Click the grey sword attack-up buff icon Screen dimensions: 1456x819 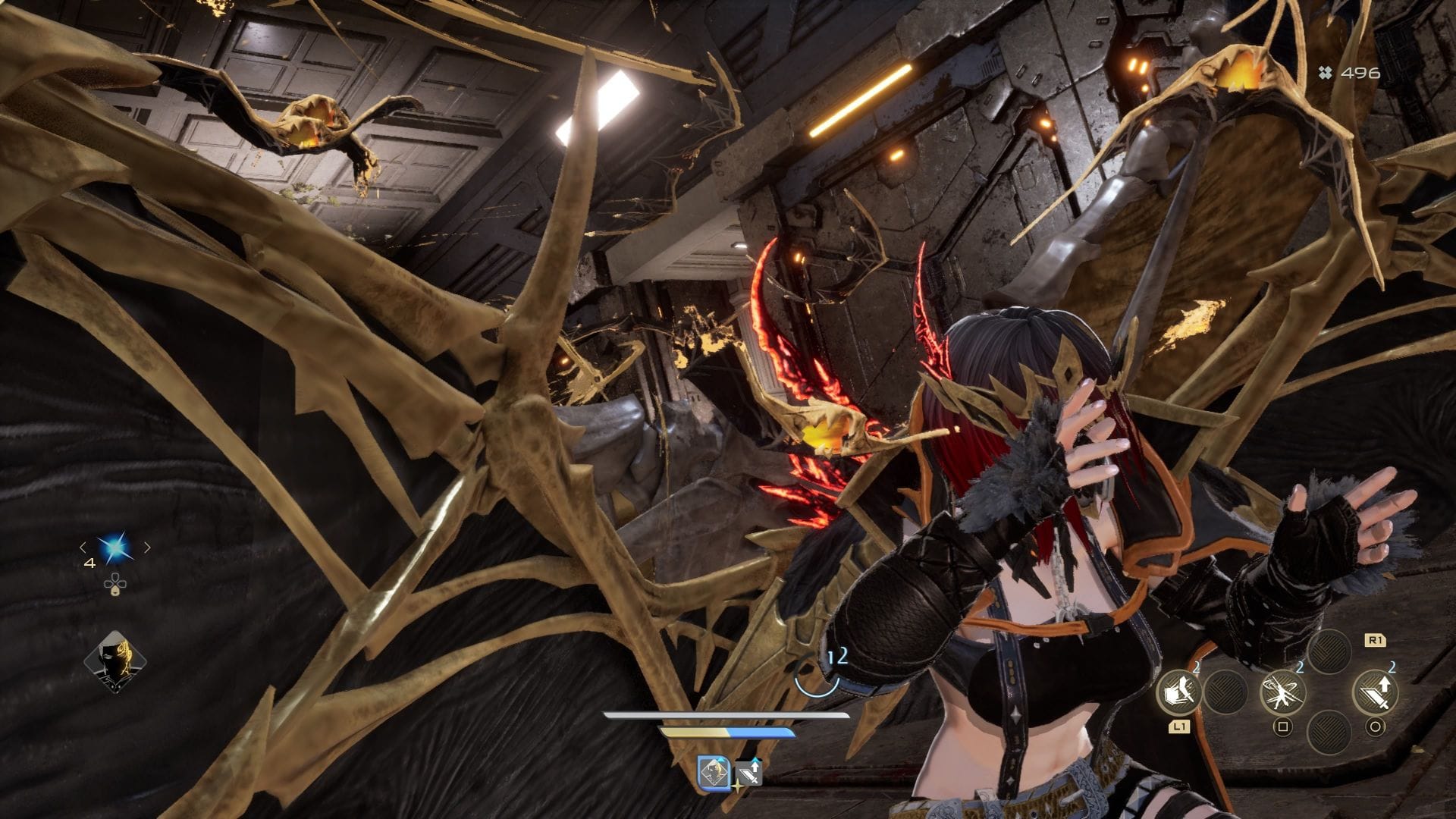[x=749, y=773]
